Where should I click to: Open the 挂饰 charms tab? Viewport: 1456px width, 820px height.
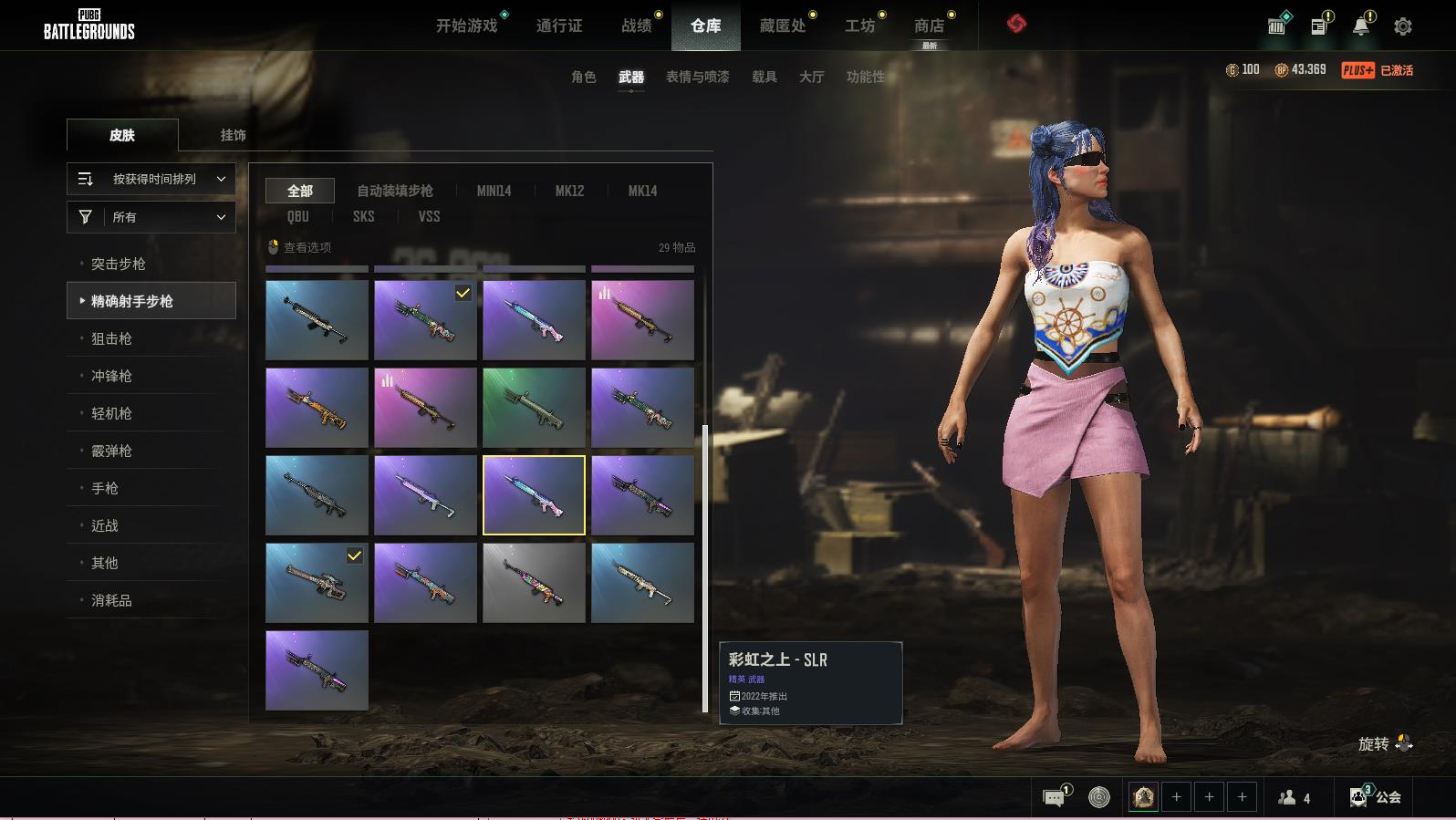(x=233, y=135)
